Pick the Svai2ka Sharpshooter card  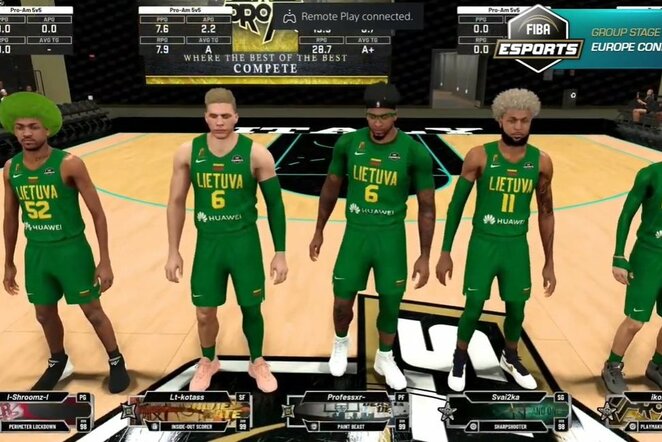pyautogui.click(x=507, y=411)
